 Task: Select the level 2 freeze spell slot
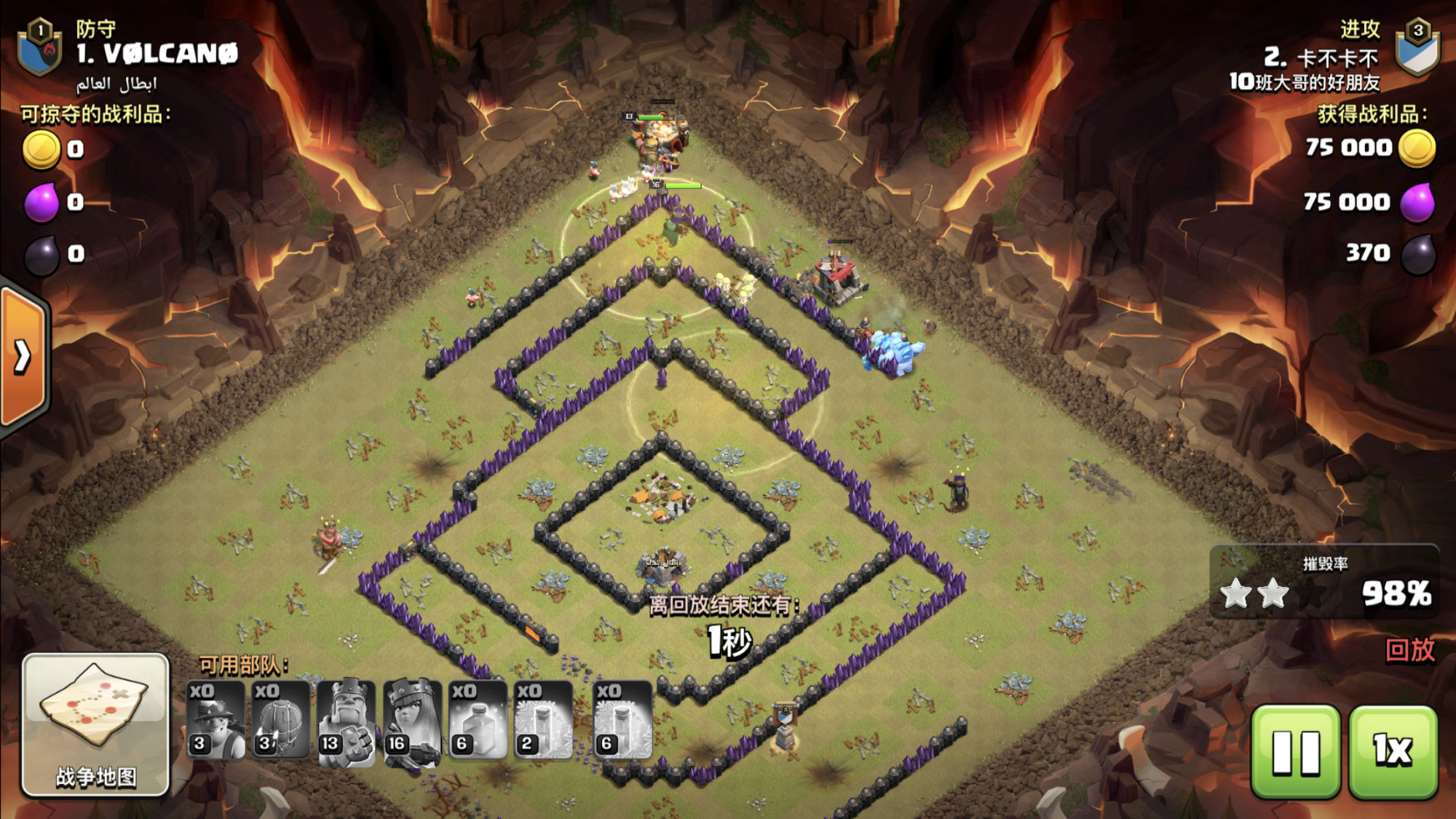[543, 721]
